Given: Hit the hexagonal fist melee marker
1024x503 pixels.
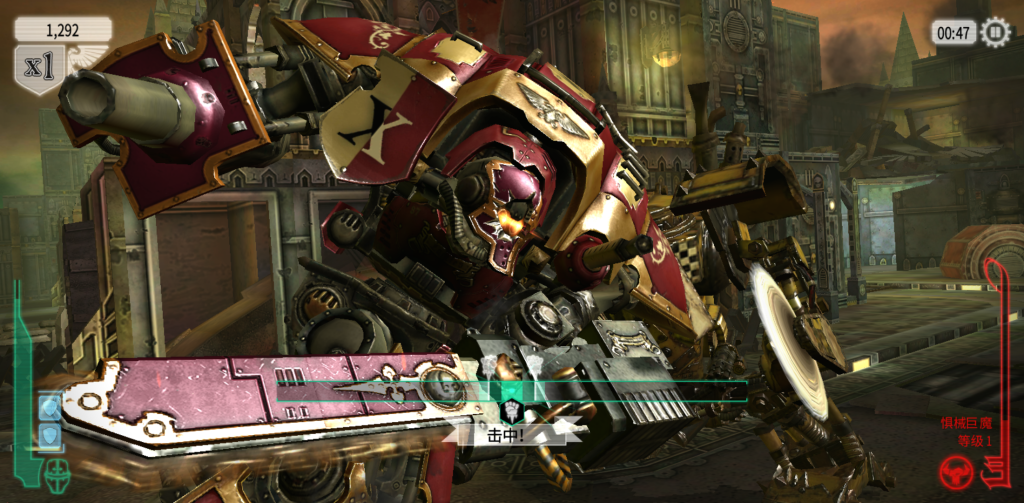Looking at the screenshot, I should [511, 411].
